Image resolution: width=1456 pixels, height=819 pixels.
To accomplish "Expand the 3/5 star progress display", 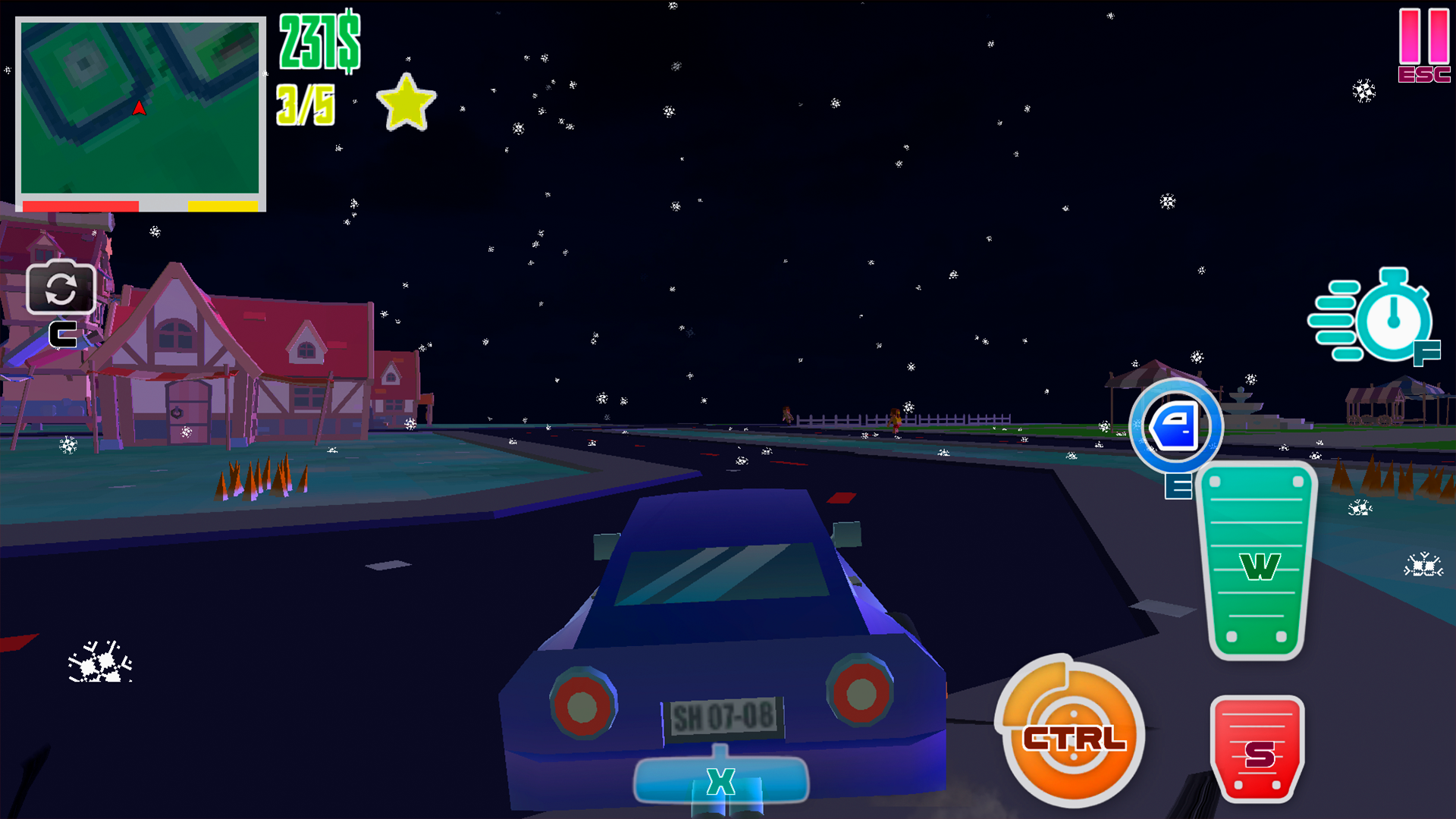I will pyautogui.click(x=306, y=105).
